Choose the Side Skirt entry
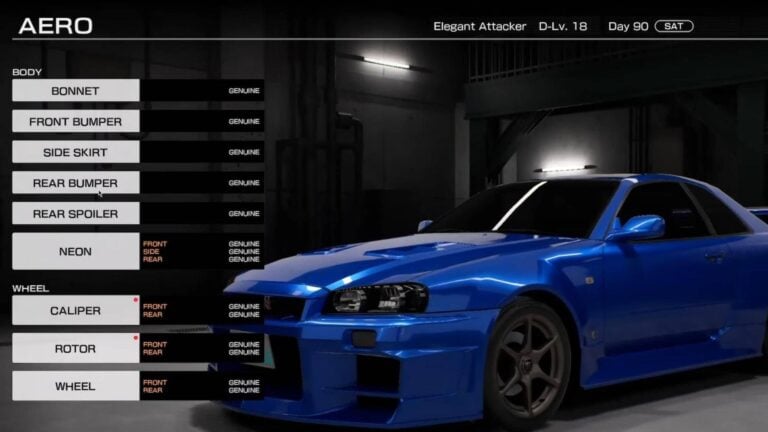 (76, 153)
